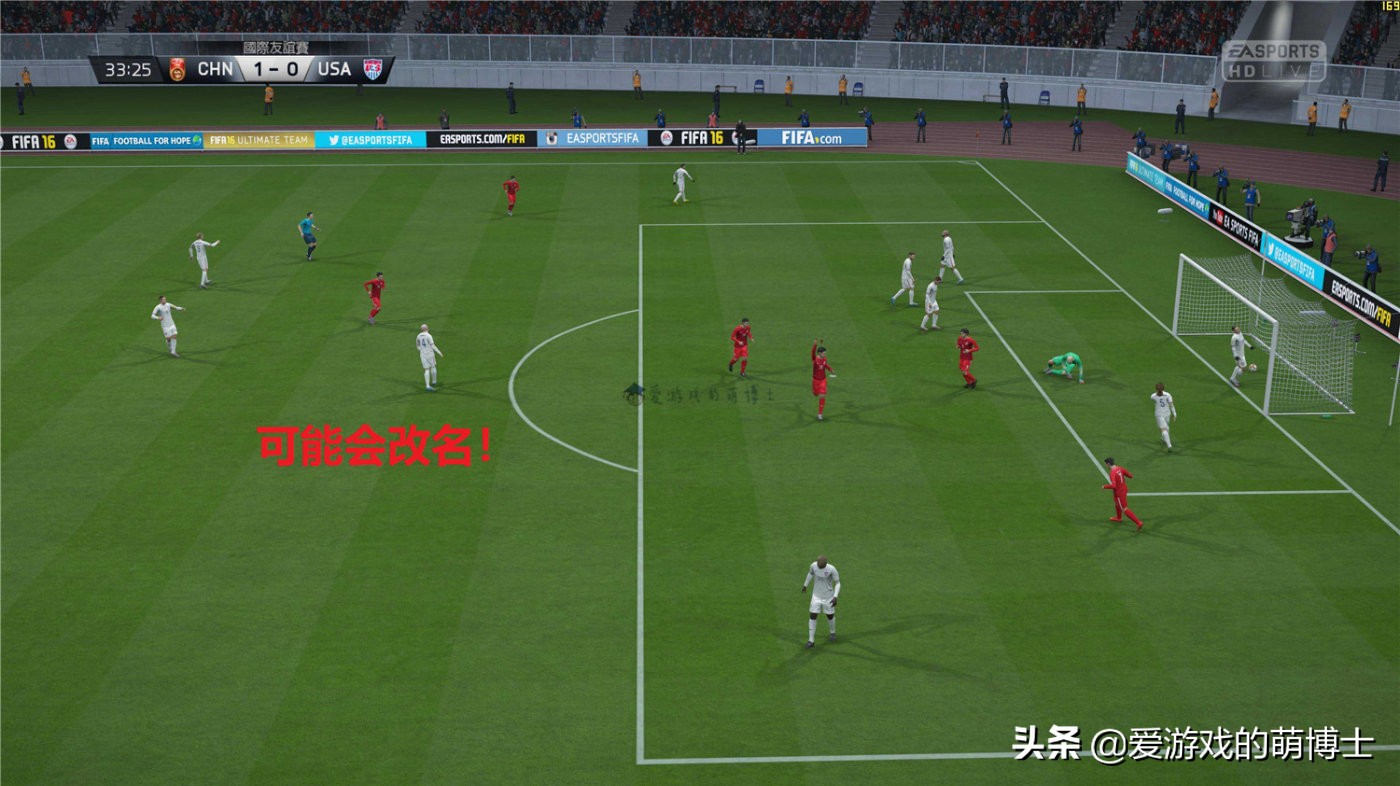Click the Twitter bird icon on the advertising board
1400x786 pixels.
333,140
